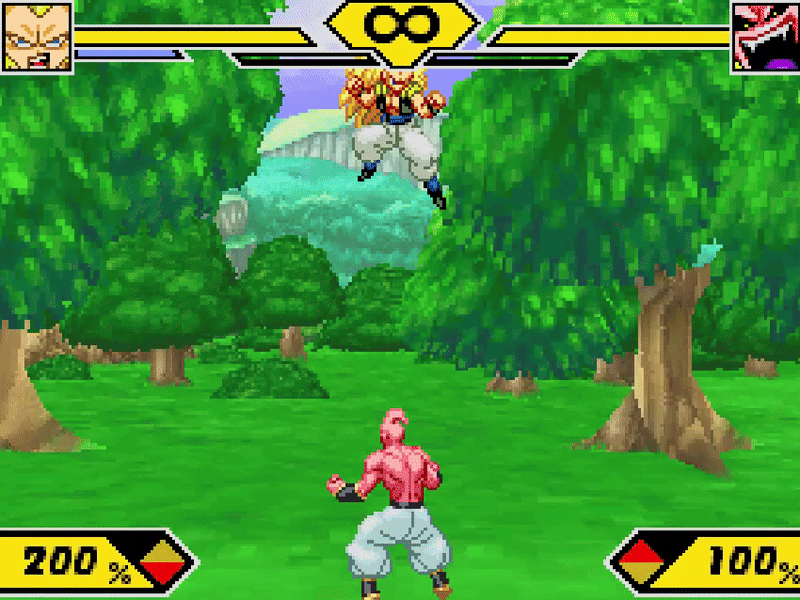Click the blond fighter portrait
This screenshot has width=800, height=600.
(37, 37)
